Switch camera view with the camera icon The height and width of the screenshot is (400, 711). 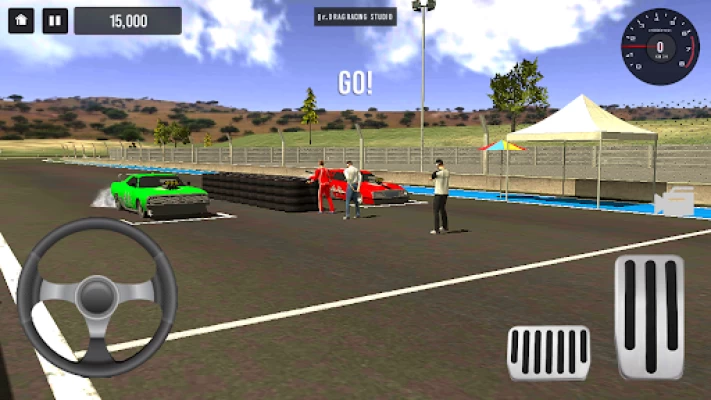pyautogui.click(x=674, y=202)
